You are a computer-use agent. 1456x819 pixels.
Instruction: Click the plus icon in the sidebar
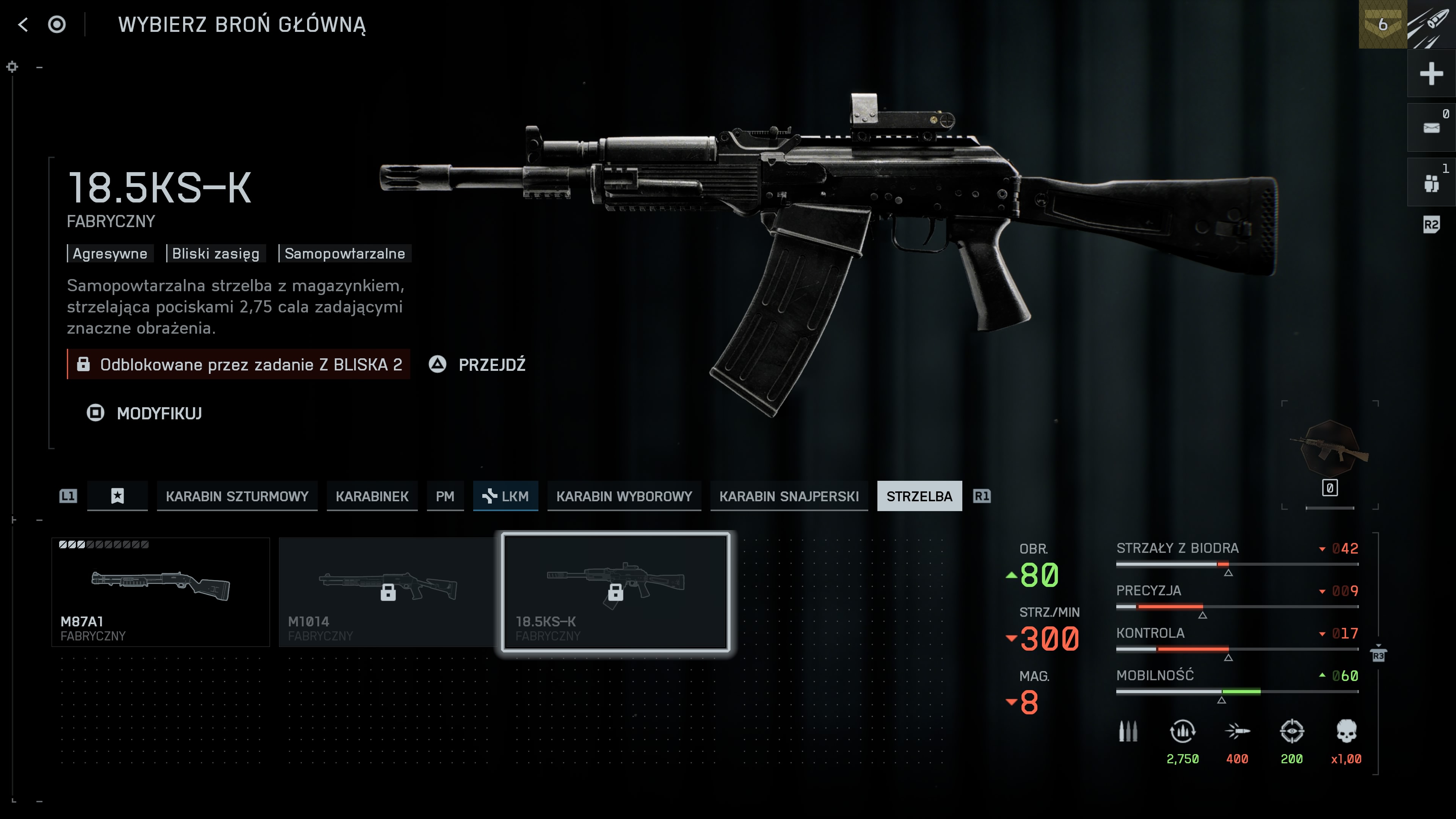pos(1431,74)
